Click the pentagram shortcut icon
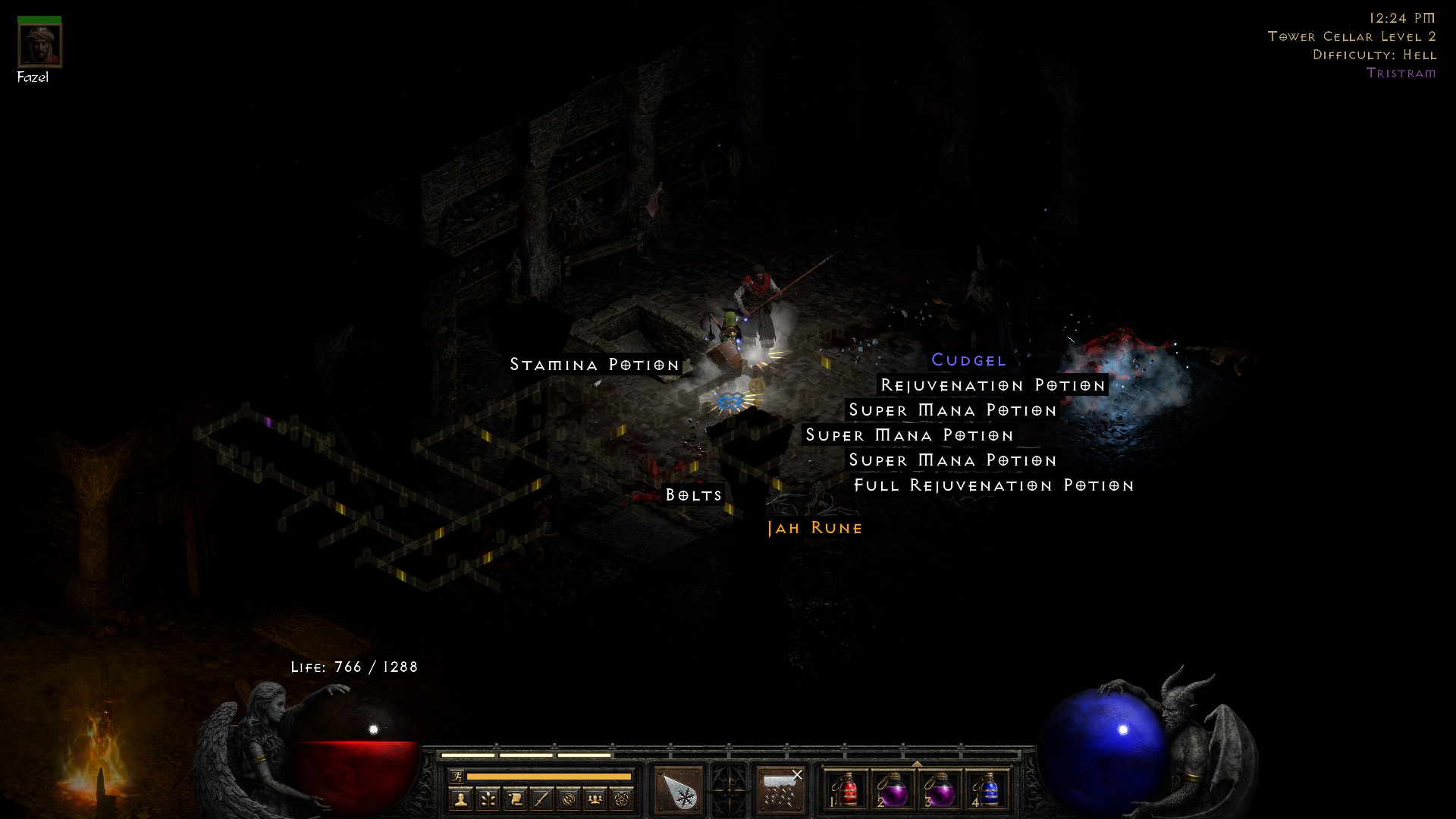1456x819 pixels. pos(620,798)
